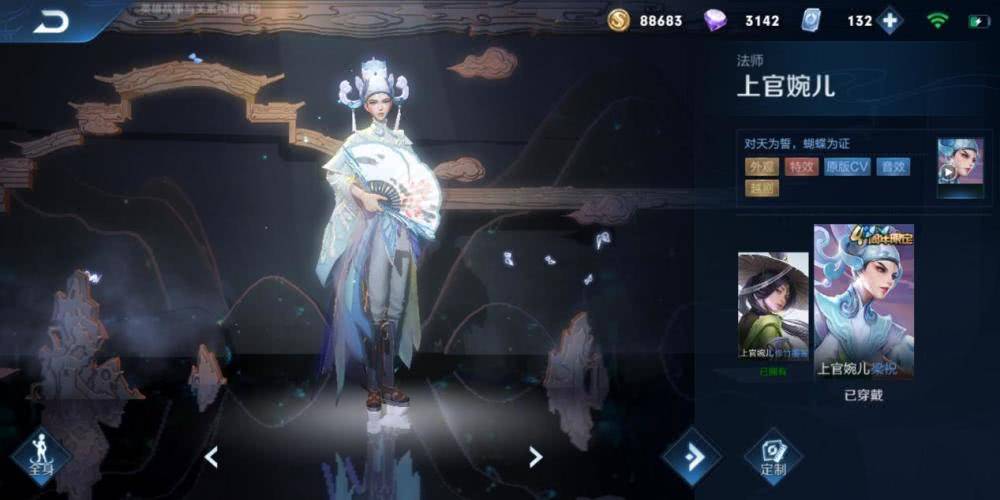This screenshot has width=1000, height=500.
Task: Select the 外观 appearance tag
Action: point(761,167)
